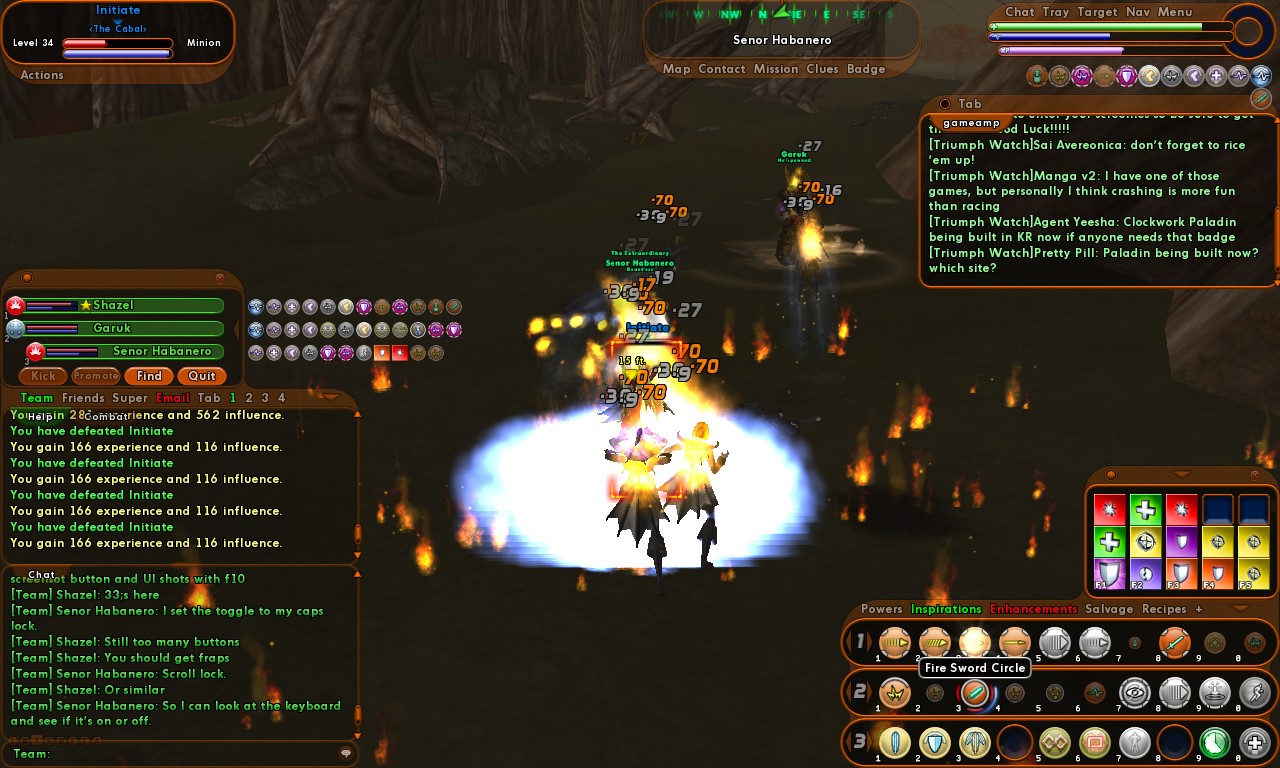
Task: Select teammate Shazel in team list
Action: 125,305
